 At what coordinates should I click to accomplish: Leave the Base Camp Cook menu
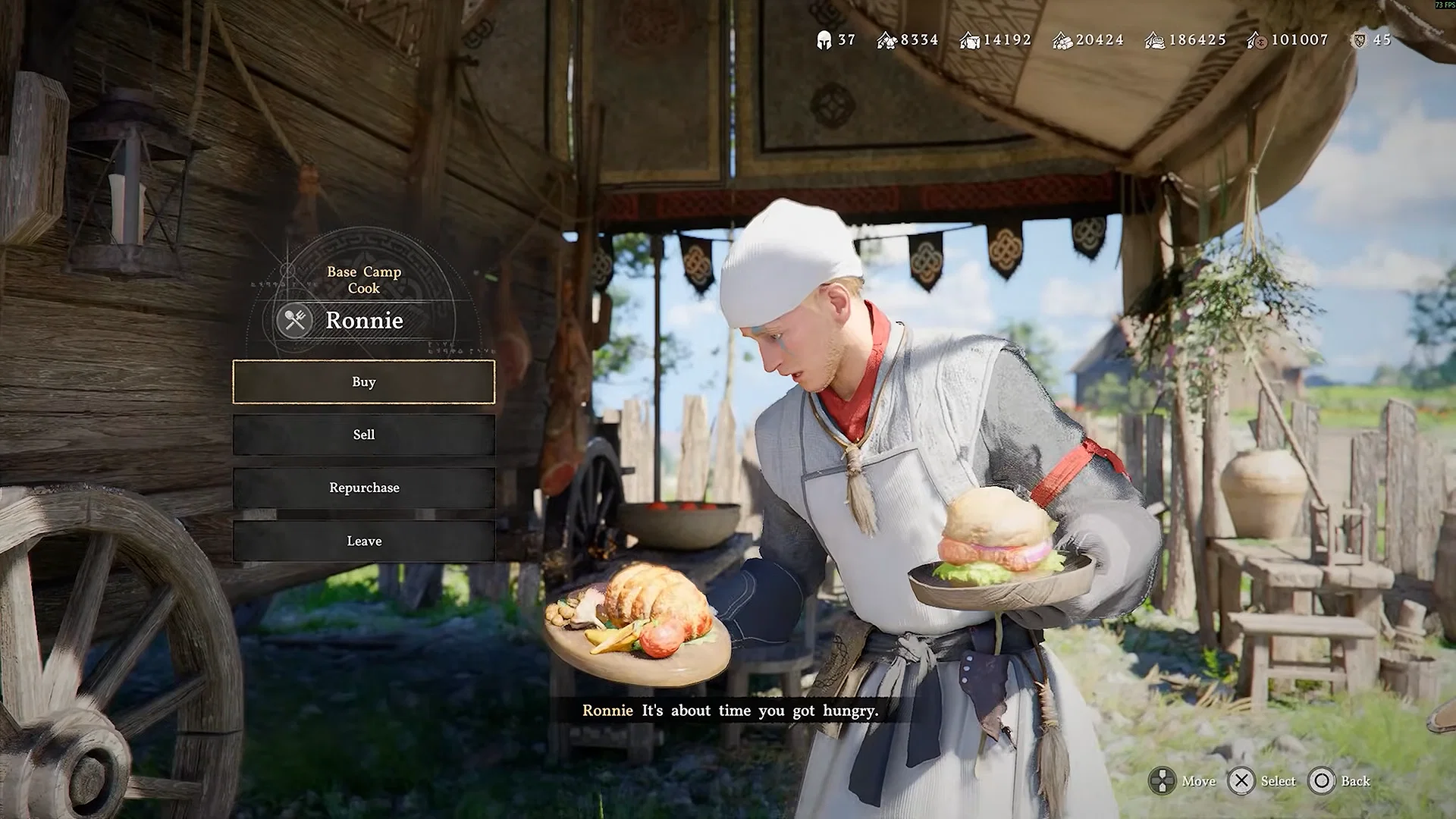(x=364, y=541)
